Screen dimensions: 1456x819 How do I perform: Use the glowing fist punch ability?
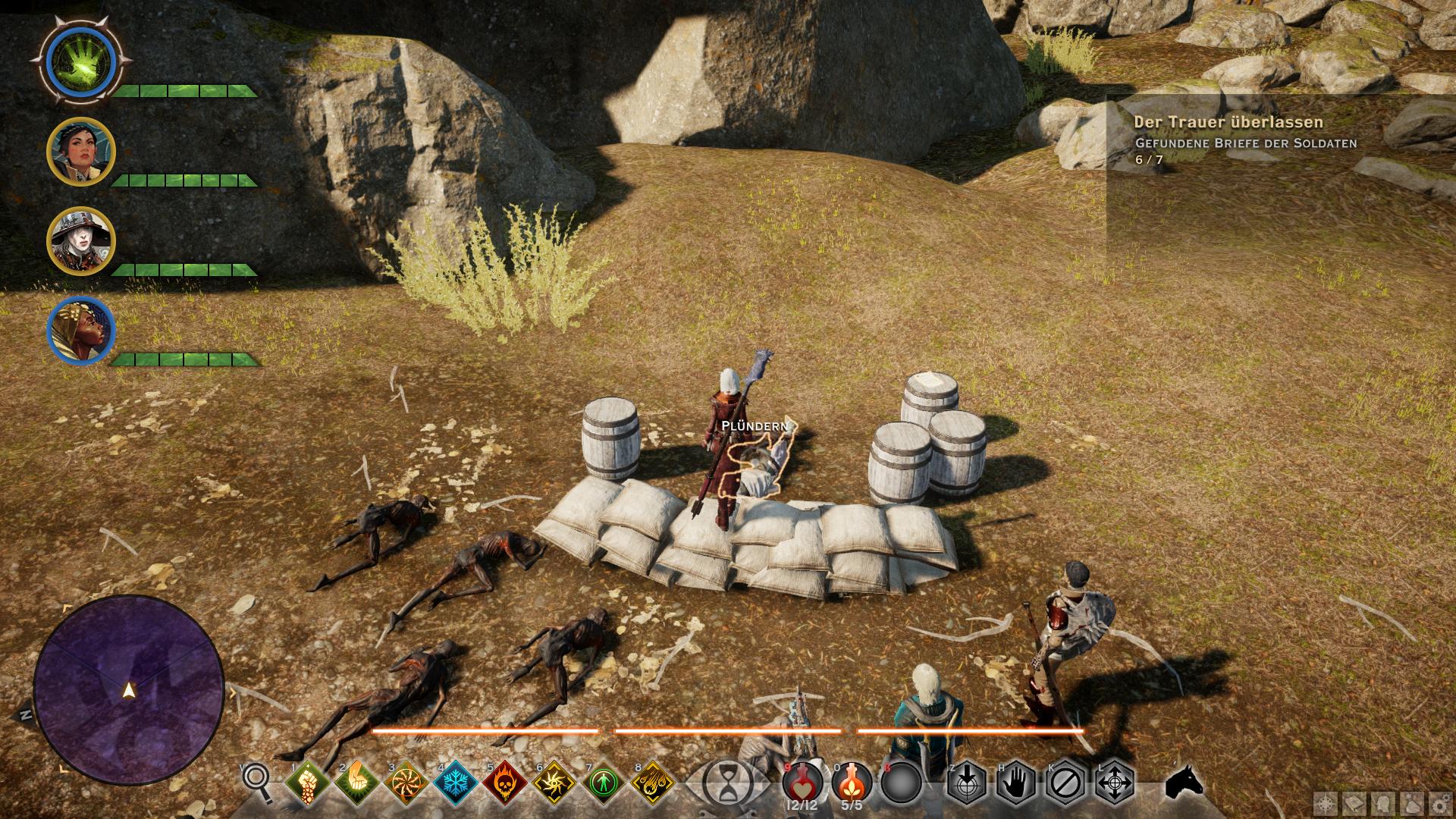356,782
